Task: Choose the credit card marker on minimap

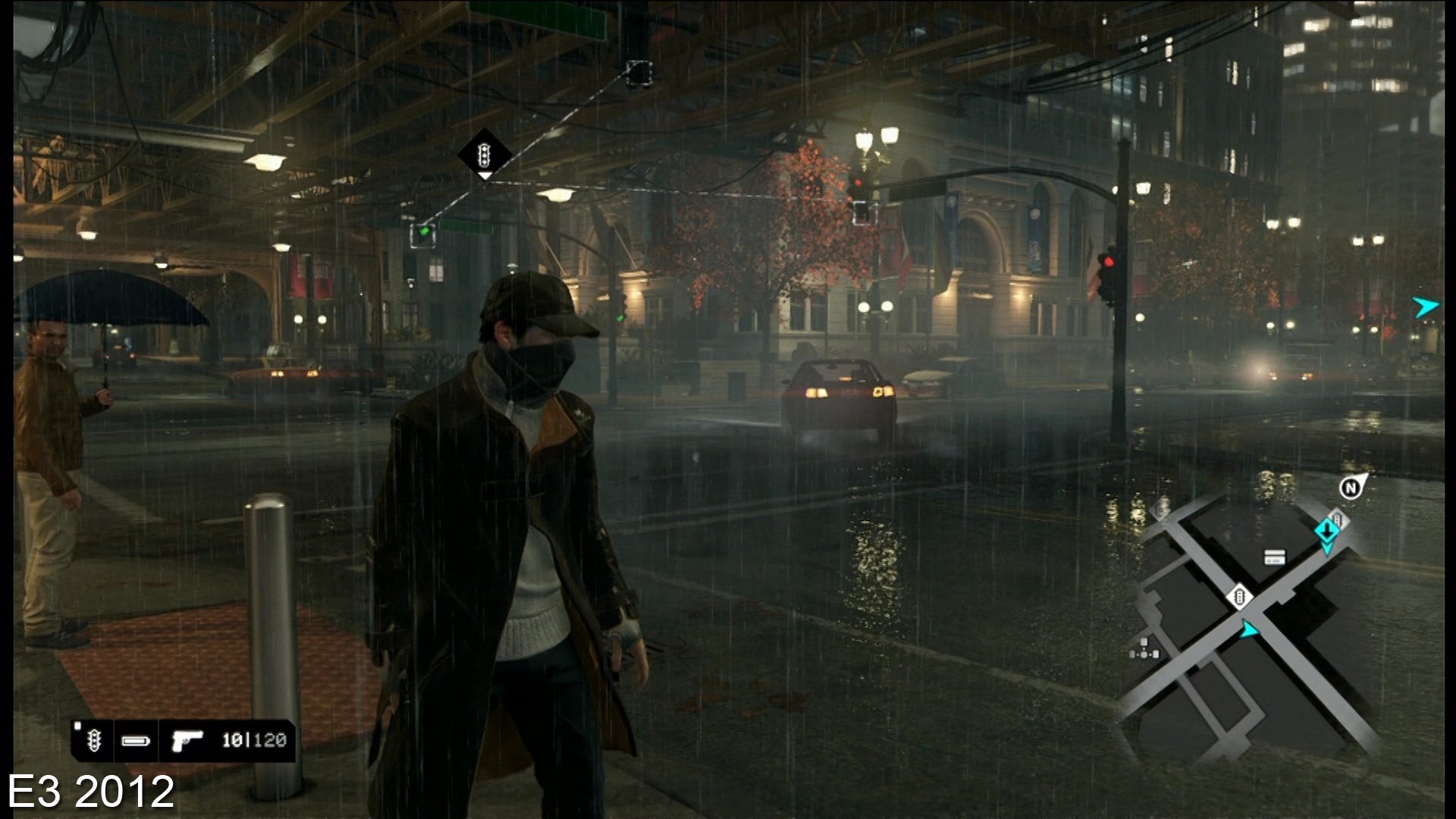Action: (x=1274, y=558)
